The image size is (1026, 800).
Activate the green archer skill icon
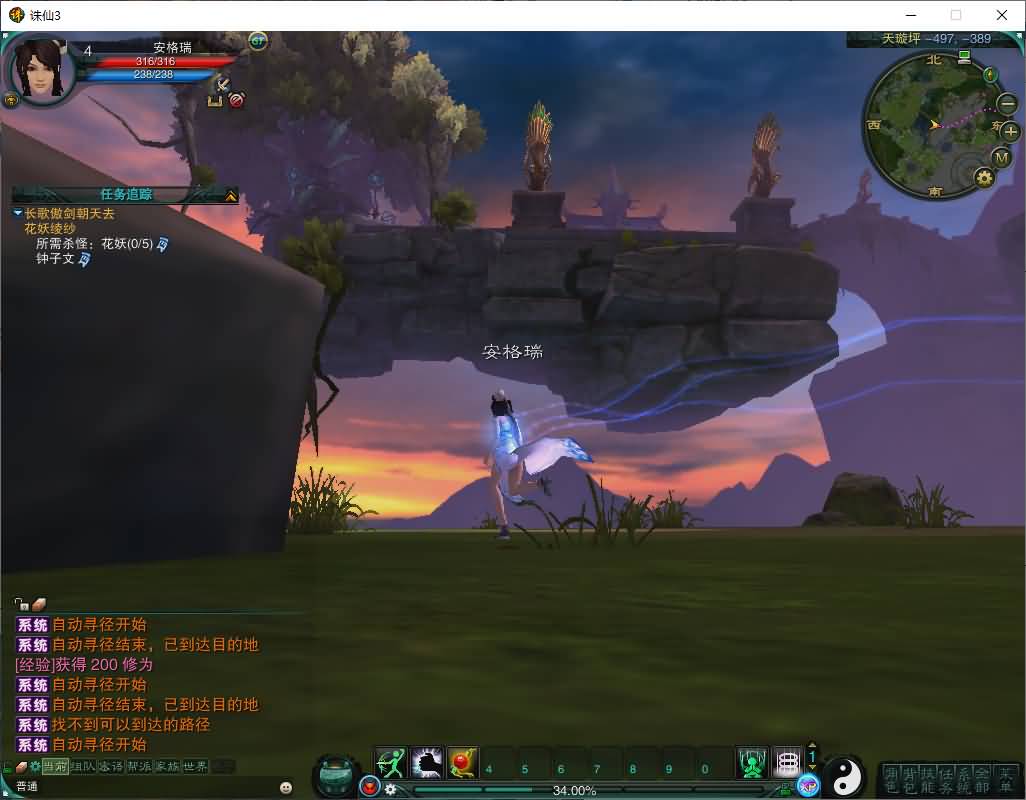pyautogui.click(x=392, y=764)
